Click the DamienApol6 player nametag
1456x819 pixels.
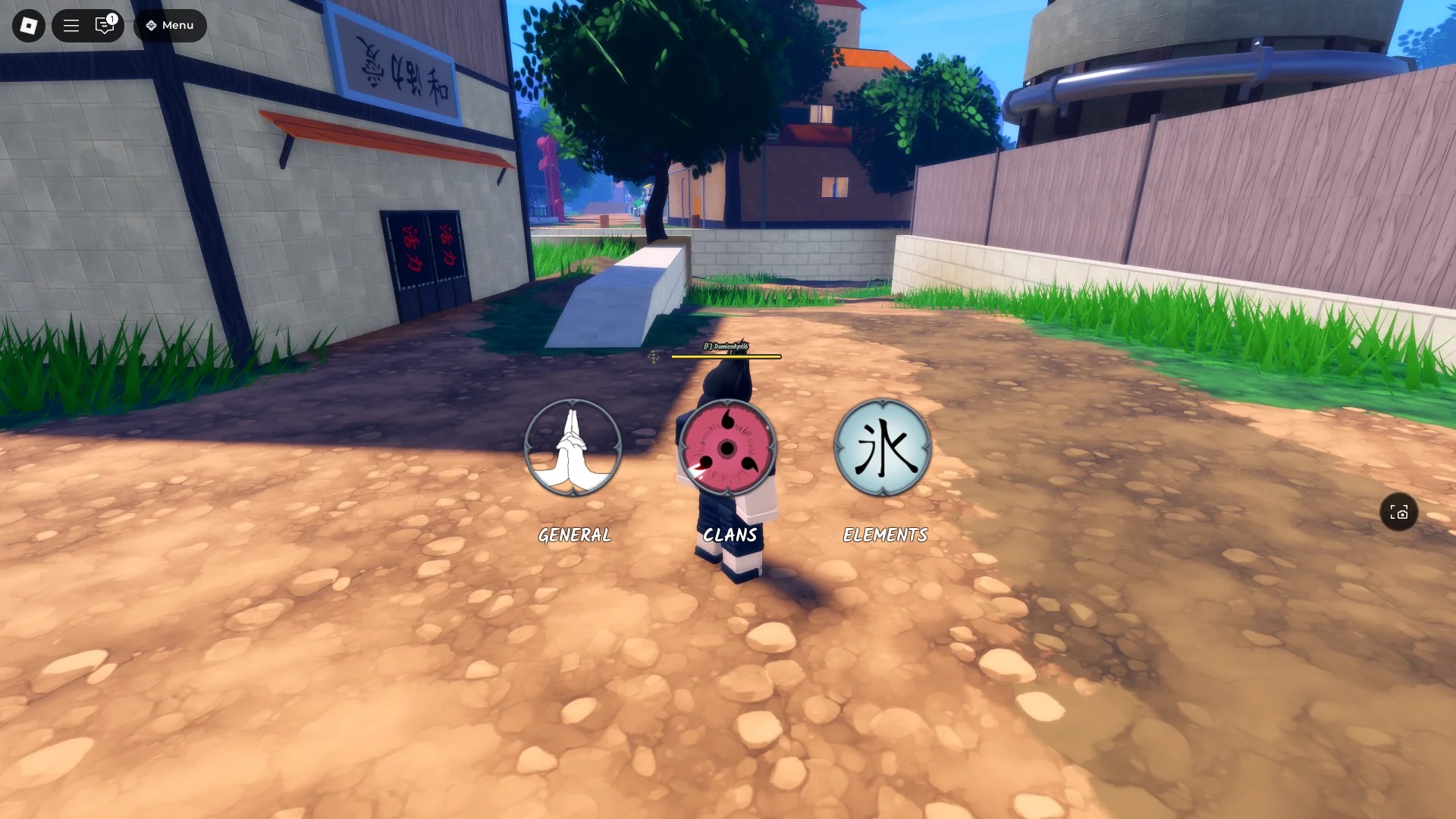pos(726,345)
